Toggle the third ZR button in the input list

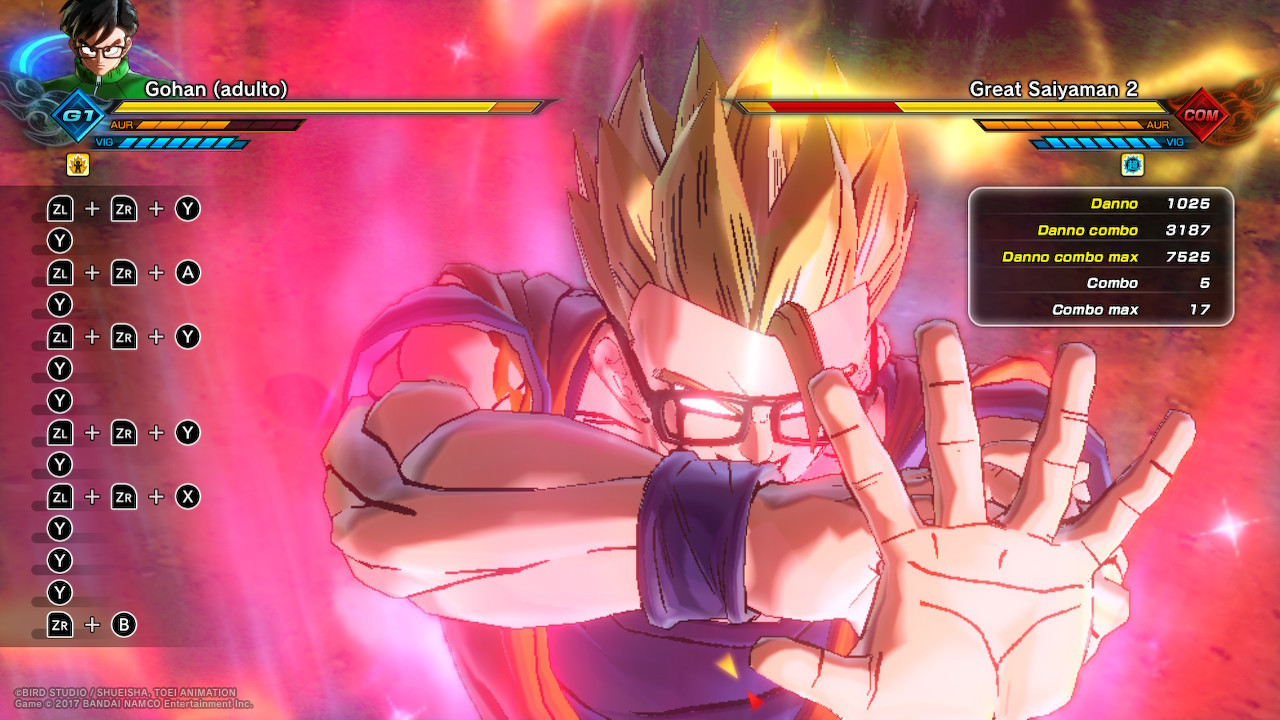[123, 337]
